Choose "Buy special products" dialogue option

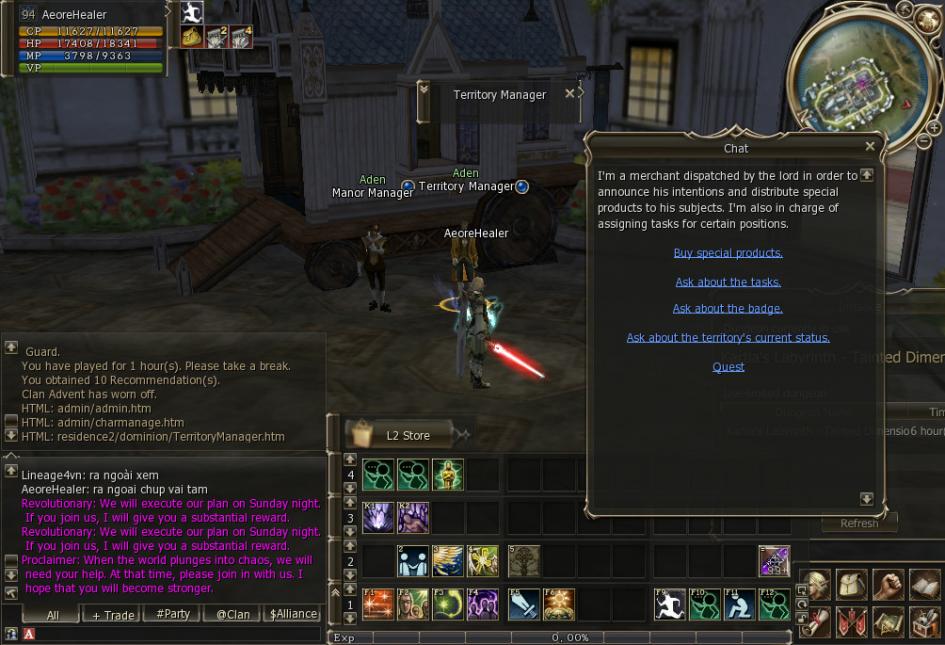(x=728, y=253)
